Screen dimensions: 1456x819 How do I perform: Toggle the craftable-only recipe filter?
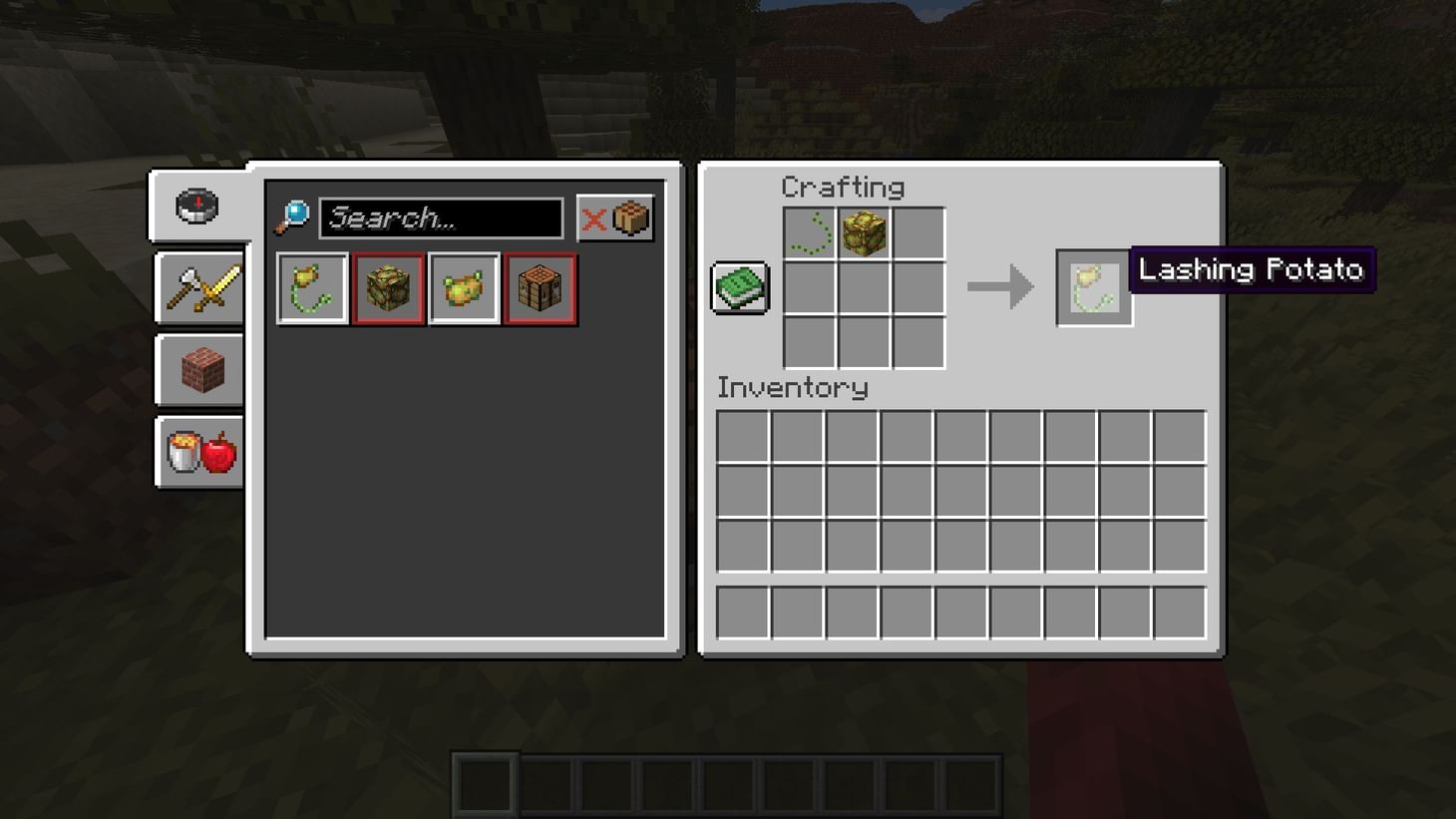coord(615,217)
